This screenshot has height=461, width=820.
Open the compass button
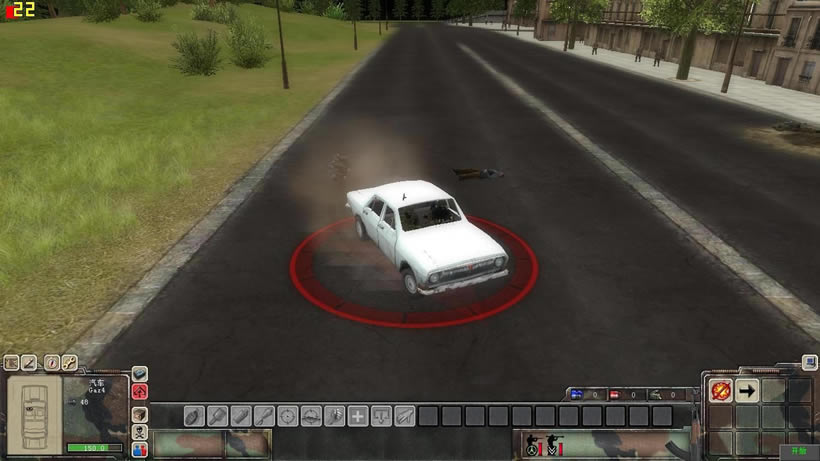coord(50,362)
